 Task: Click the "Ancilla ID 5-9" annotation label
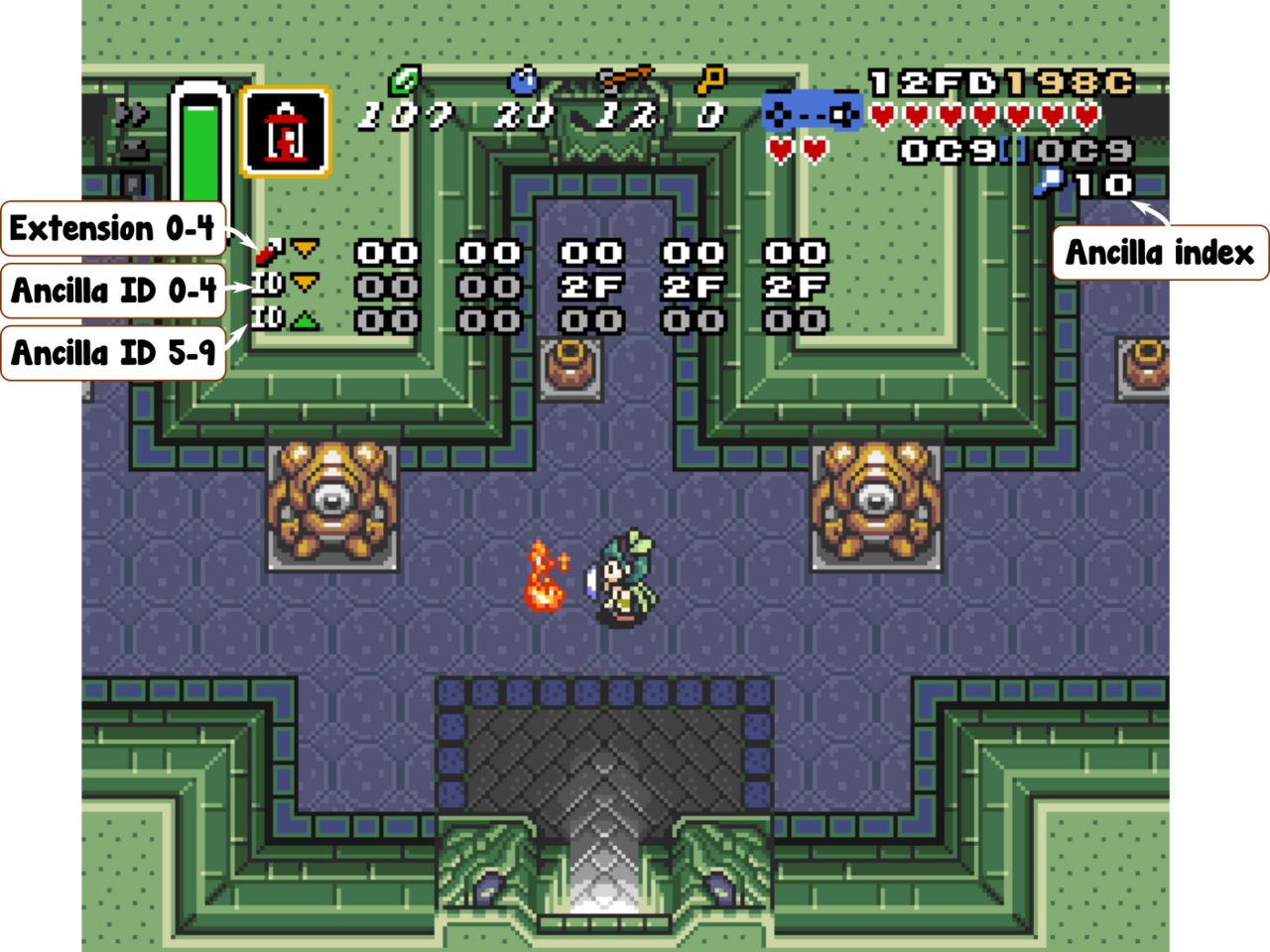(113, 353)
